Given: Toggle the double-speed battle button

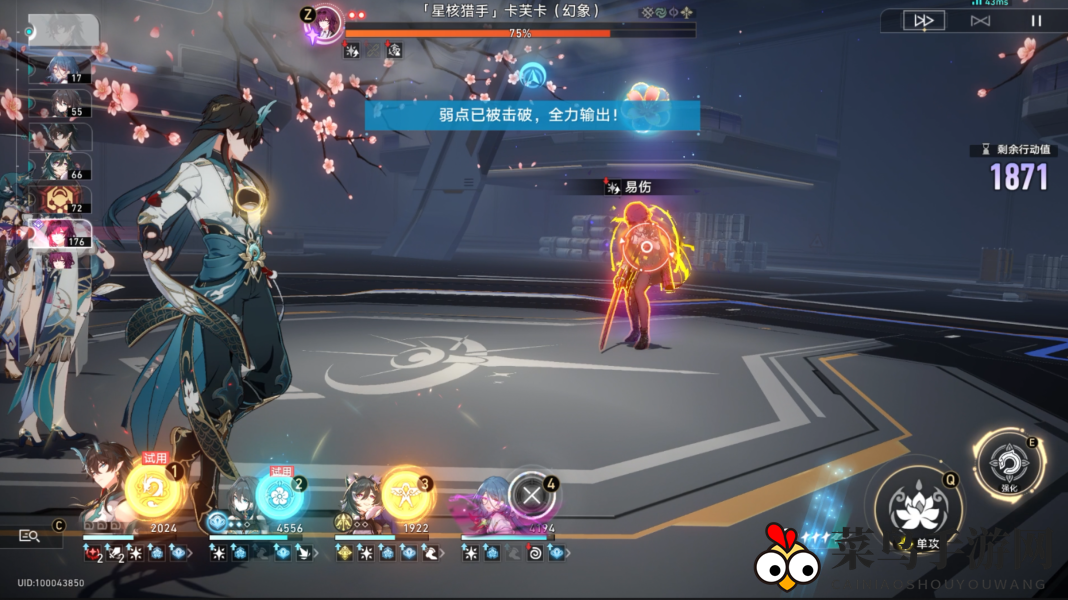Looking at the screenshot, I should (924, 21).
